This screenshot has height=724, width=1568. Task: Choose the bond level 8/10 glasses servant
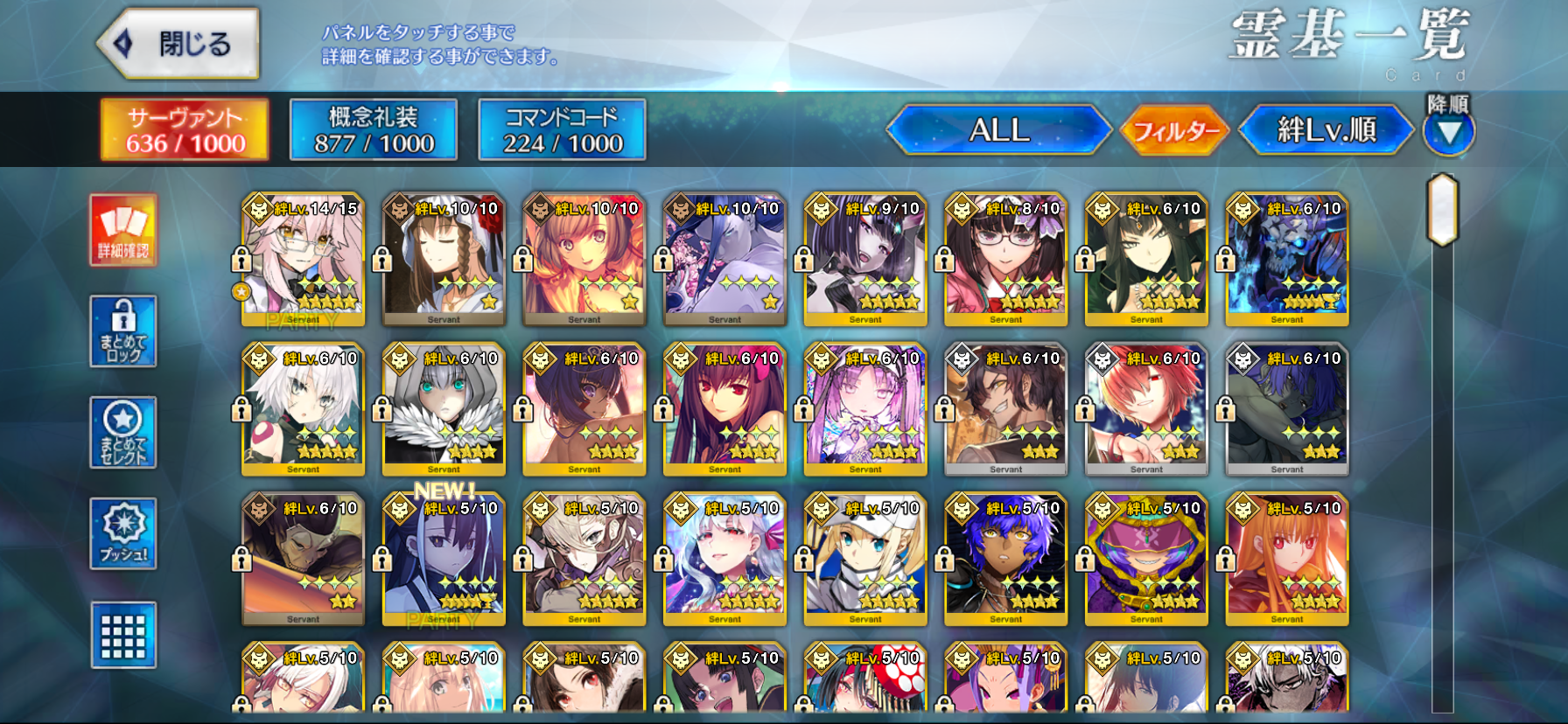pos(1006,260)
